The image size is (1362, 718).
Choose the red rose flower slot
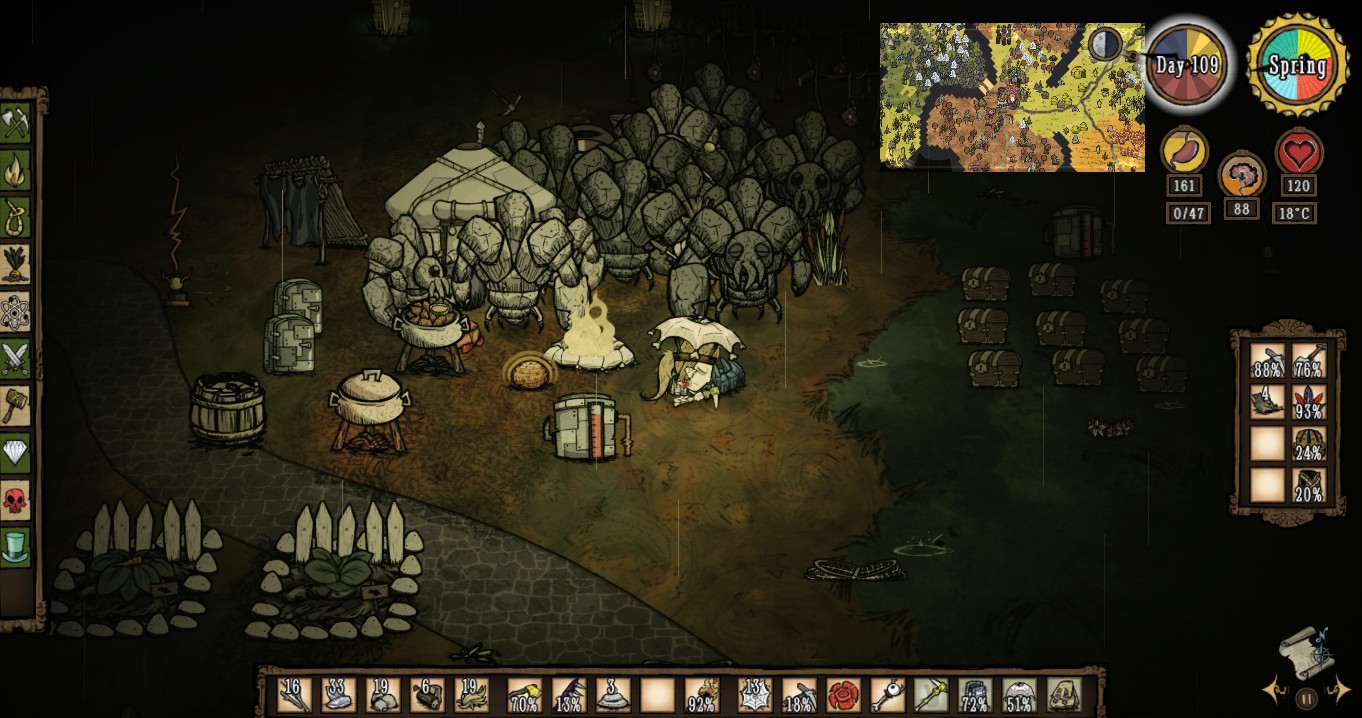click(842, 693)
